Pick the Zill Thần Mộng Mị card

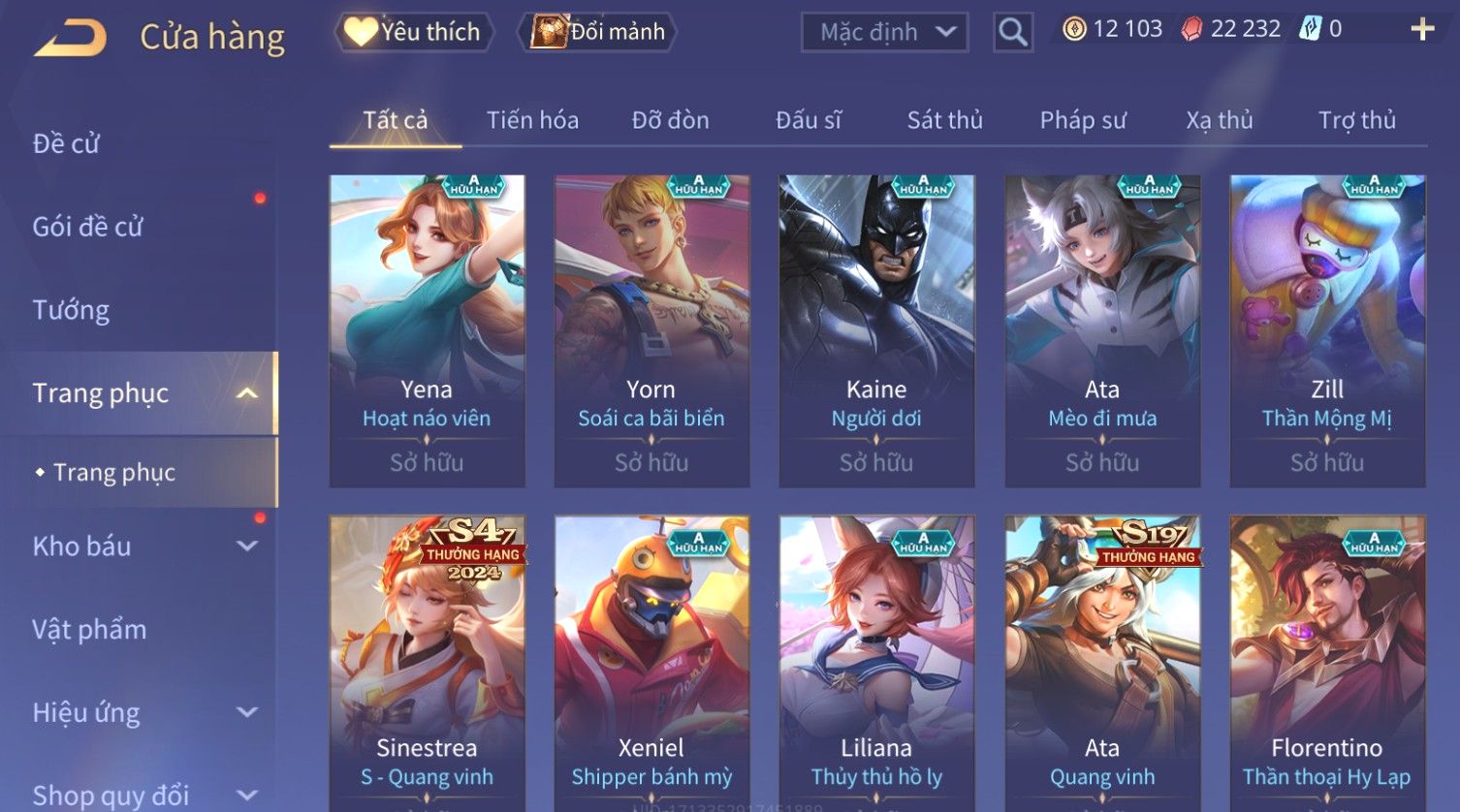(x=1326, y=330)
